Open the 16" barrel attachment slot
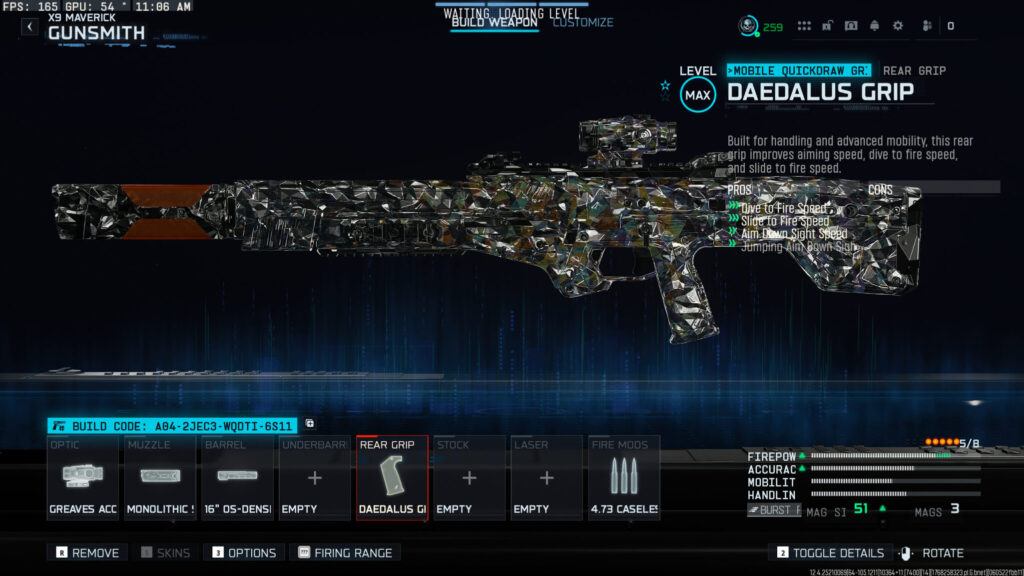Viewport: 1024px width, 576px height. point(237,477)
